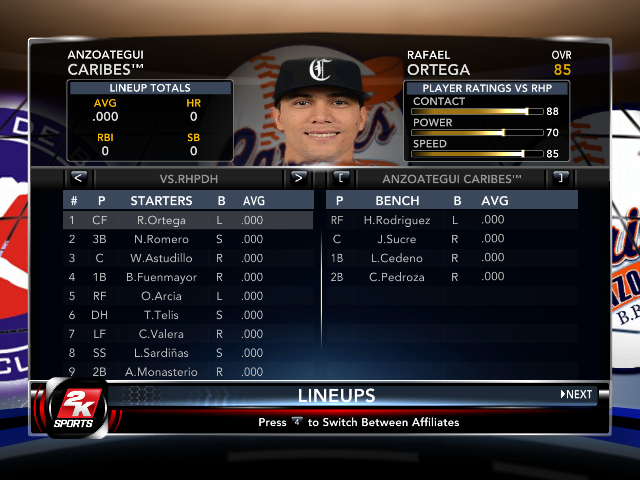The height and width of the screenshot is (480, 640).
Task: Click right arrow beside VS.RHPDH
Action: point(298,179)
